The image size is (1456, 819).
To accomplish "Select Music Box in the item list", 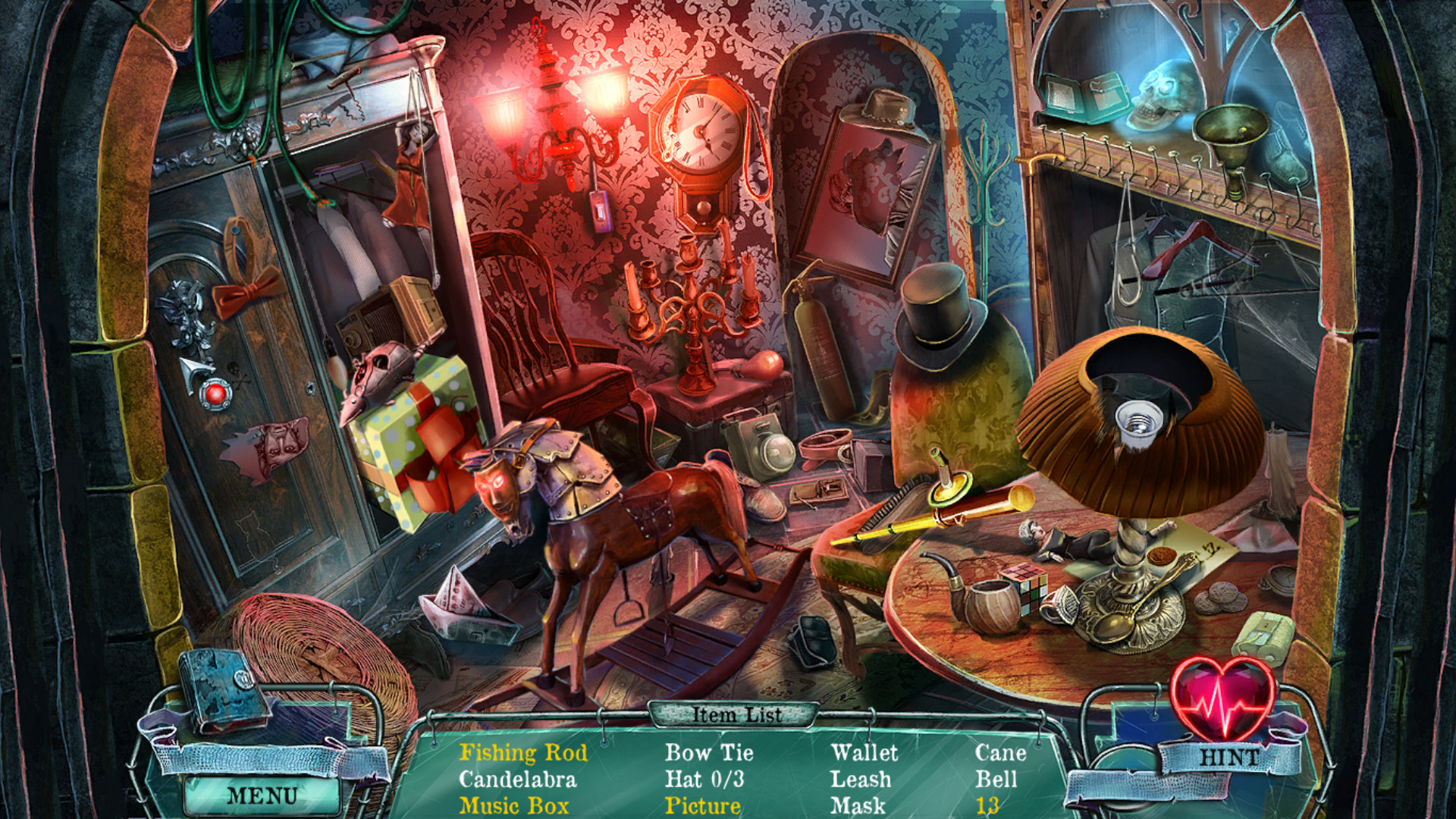I will tap(515, 805).
